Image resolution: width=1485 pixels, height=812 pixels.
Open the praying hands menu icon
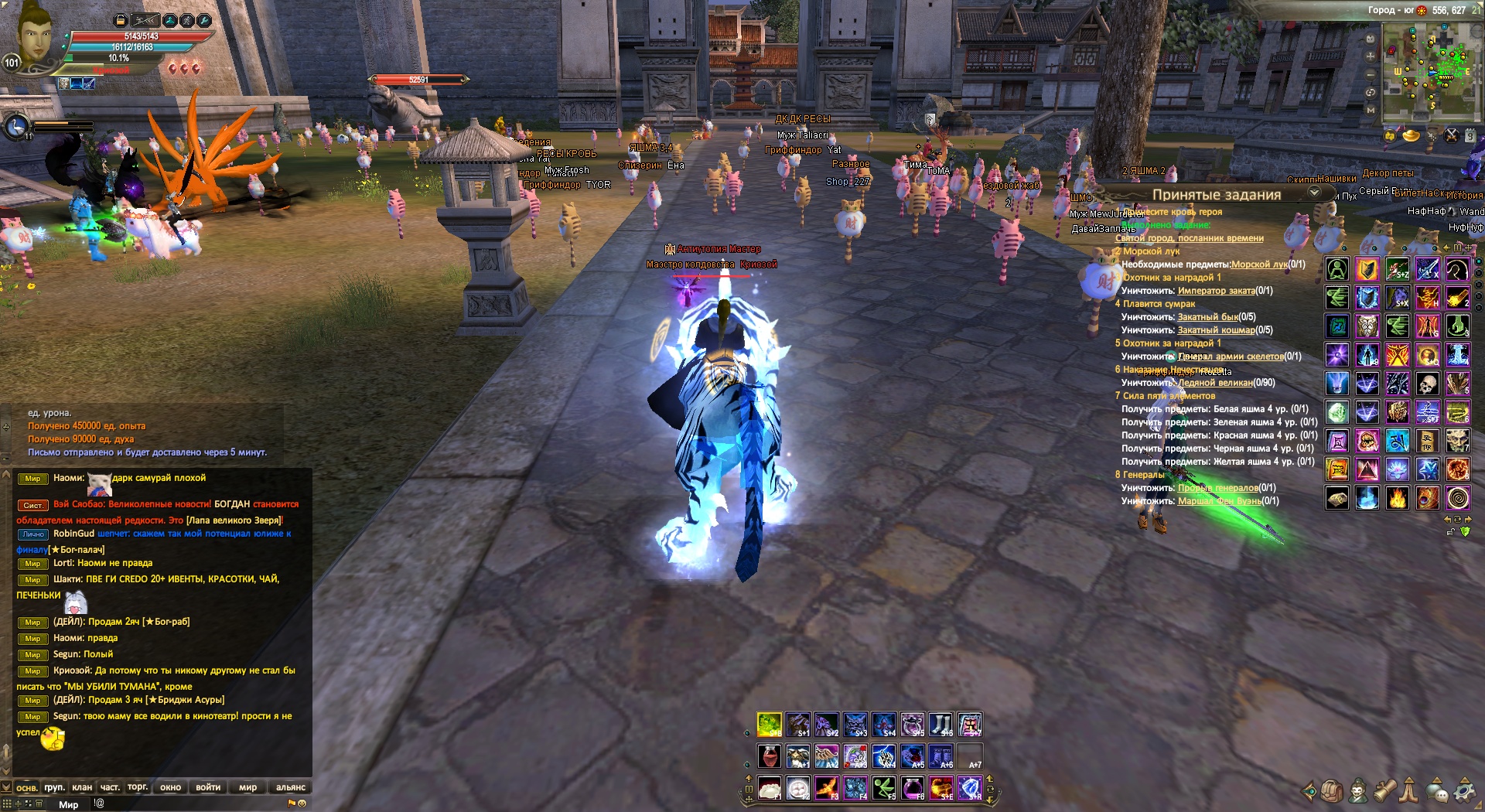[1409, 790]
